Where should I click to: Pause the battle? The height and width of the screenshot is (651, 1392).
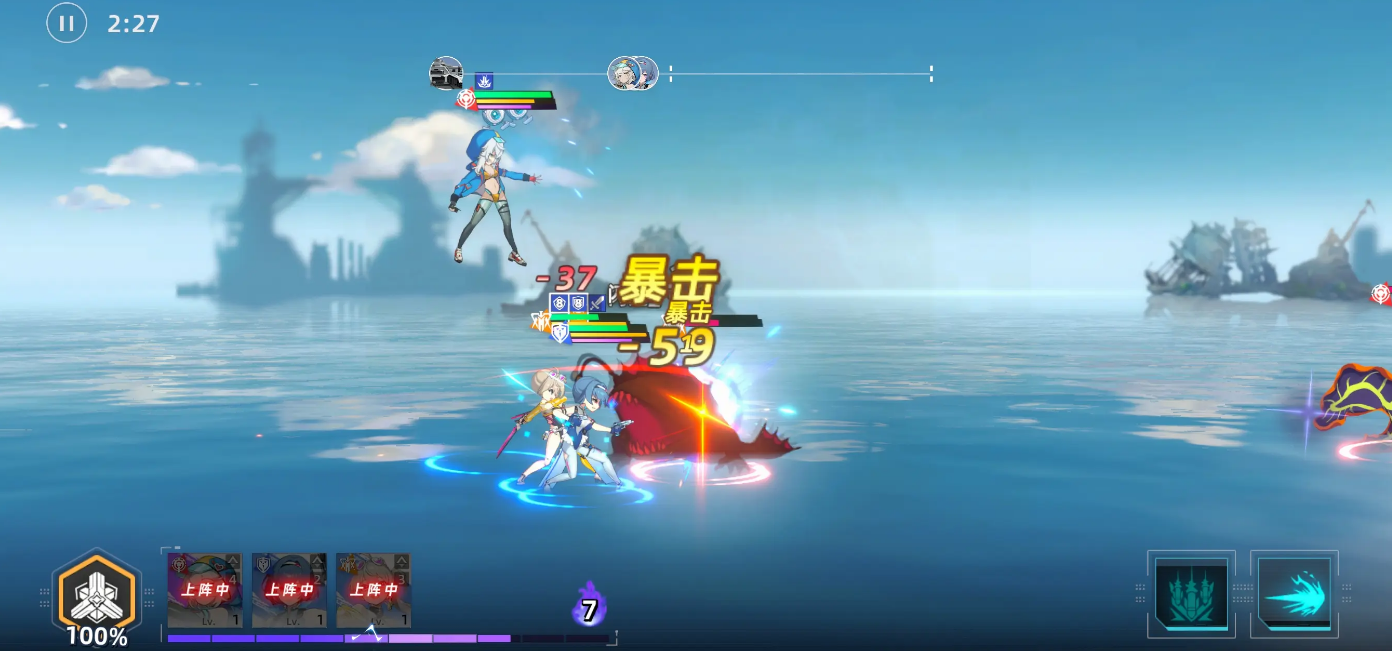tap(66, 23)
